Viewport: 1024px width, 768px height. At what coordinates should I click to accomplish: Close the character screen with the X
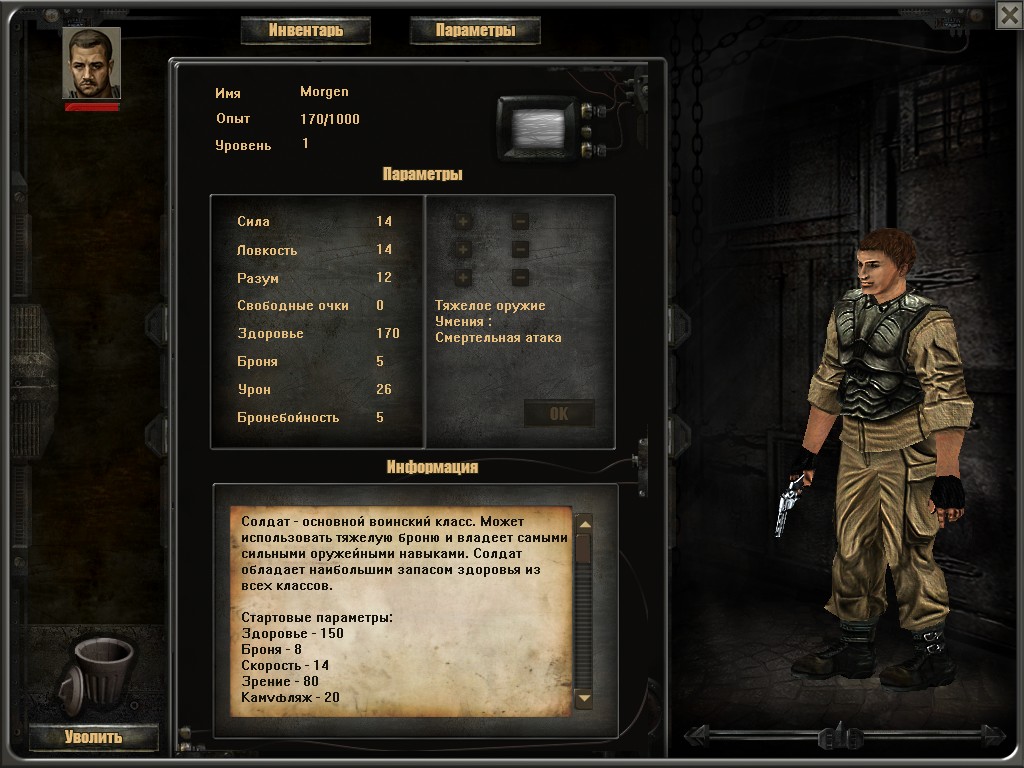pyautogui.click(x=1008, y=14)
